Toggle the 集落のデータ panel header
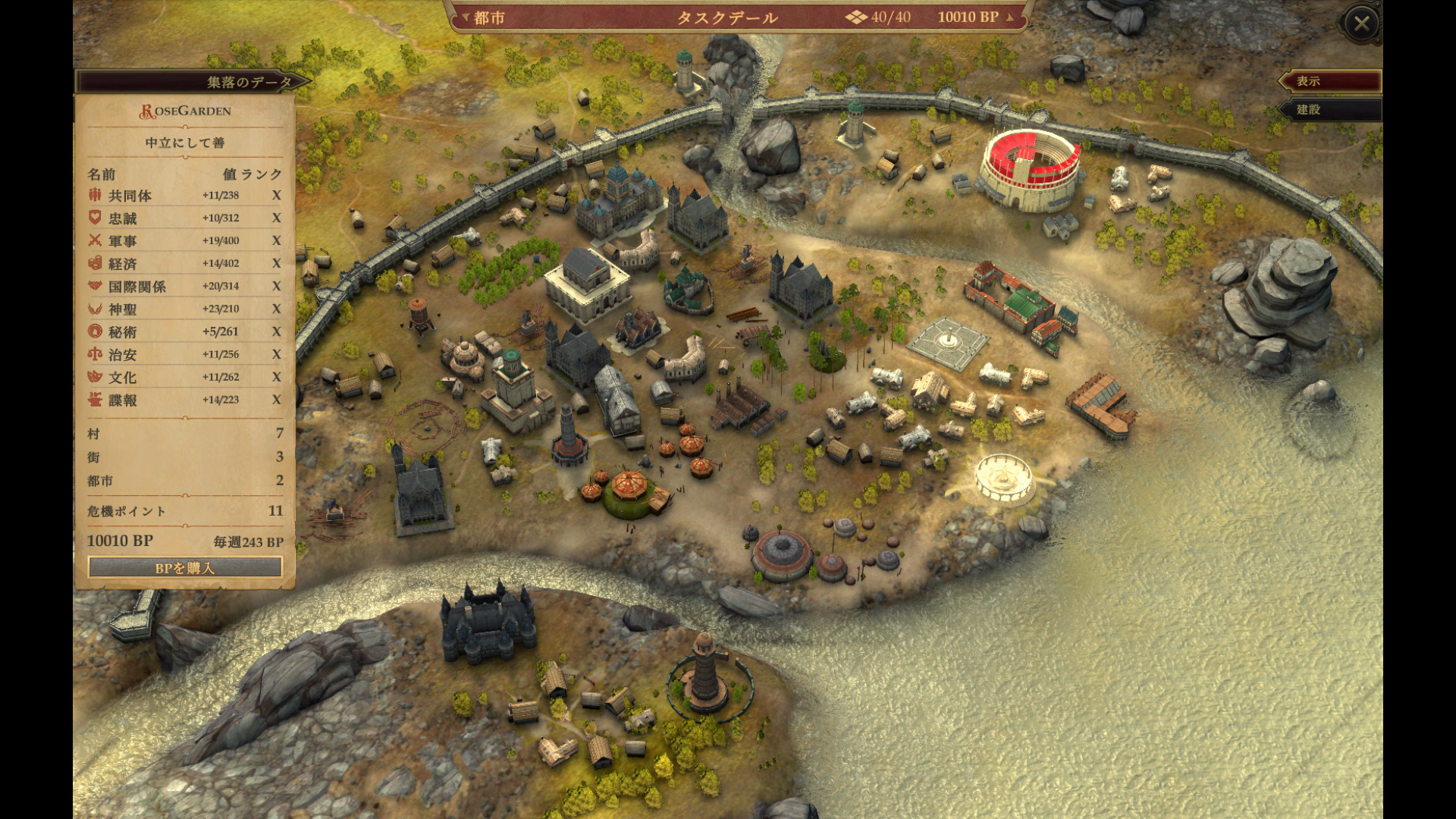Image resolution: width=1456 pixels, height=819 pixels. (193, 82)
